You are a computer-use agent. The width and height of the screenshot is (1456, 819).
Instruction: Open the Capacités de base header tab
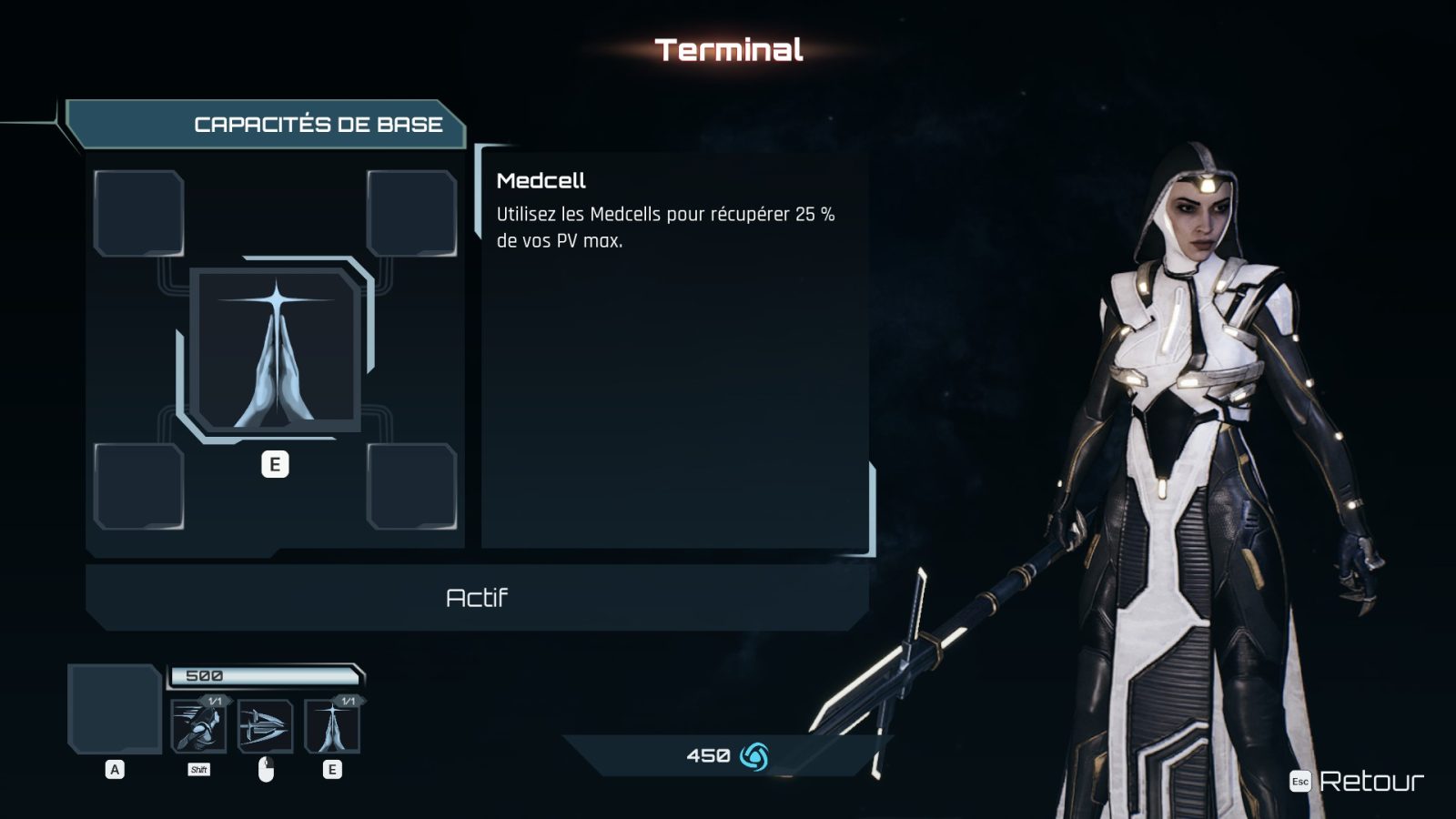coord(318,125)
